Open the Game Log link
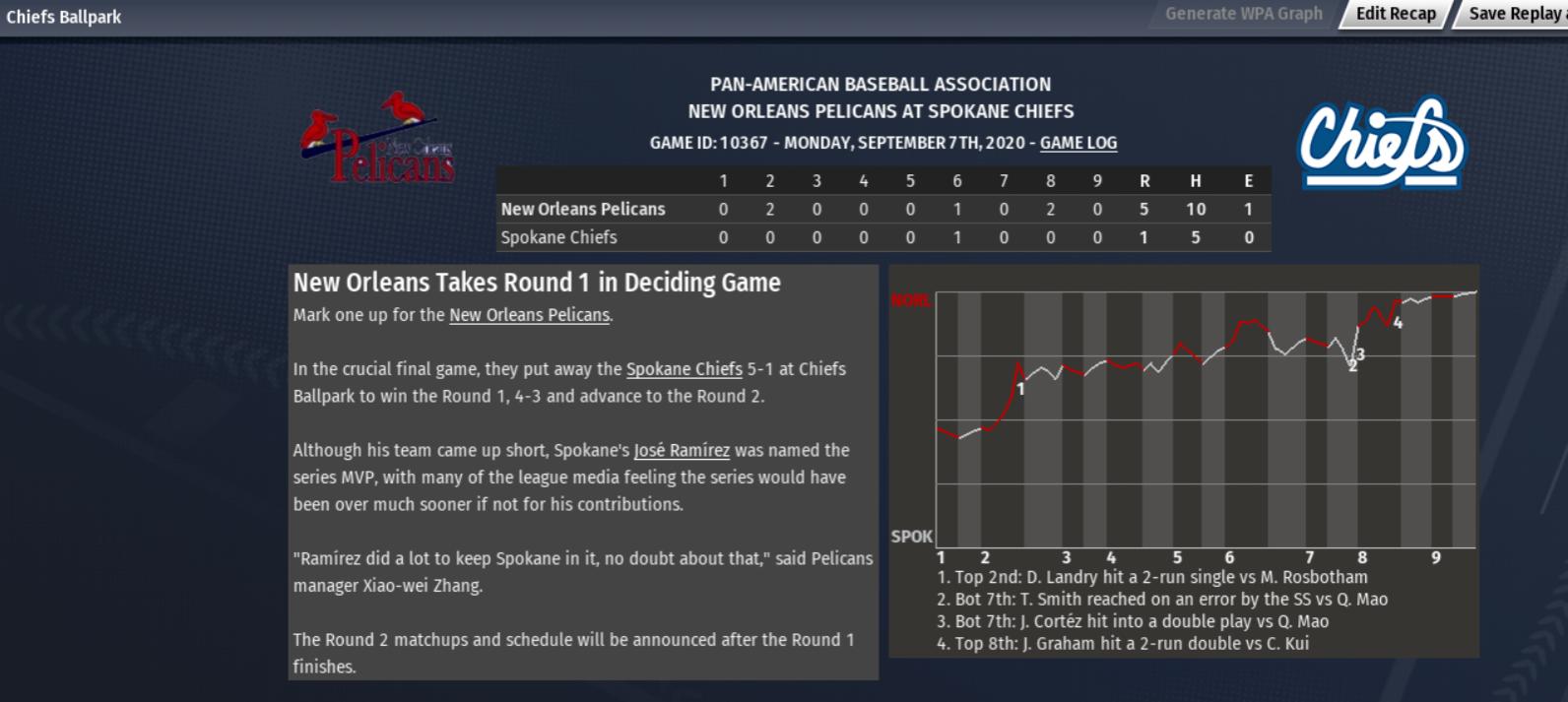This screenshot has height=702, width=1568. (x=1078, y=143)
